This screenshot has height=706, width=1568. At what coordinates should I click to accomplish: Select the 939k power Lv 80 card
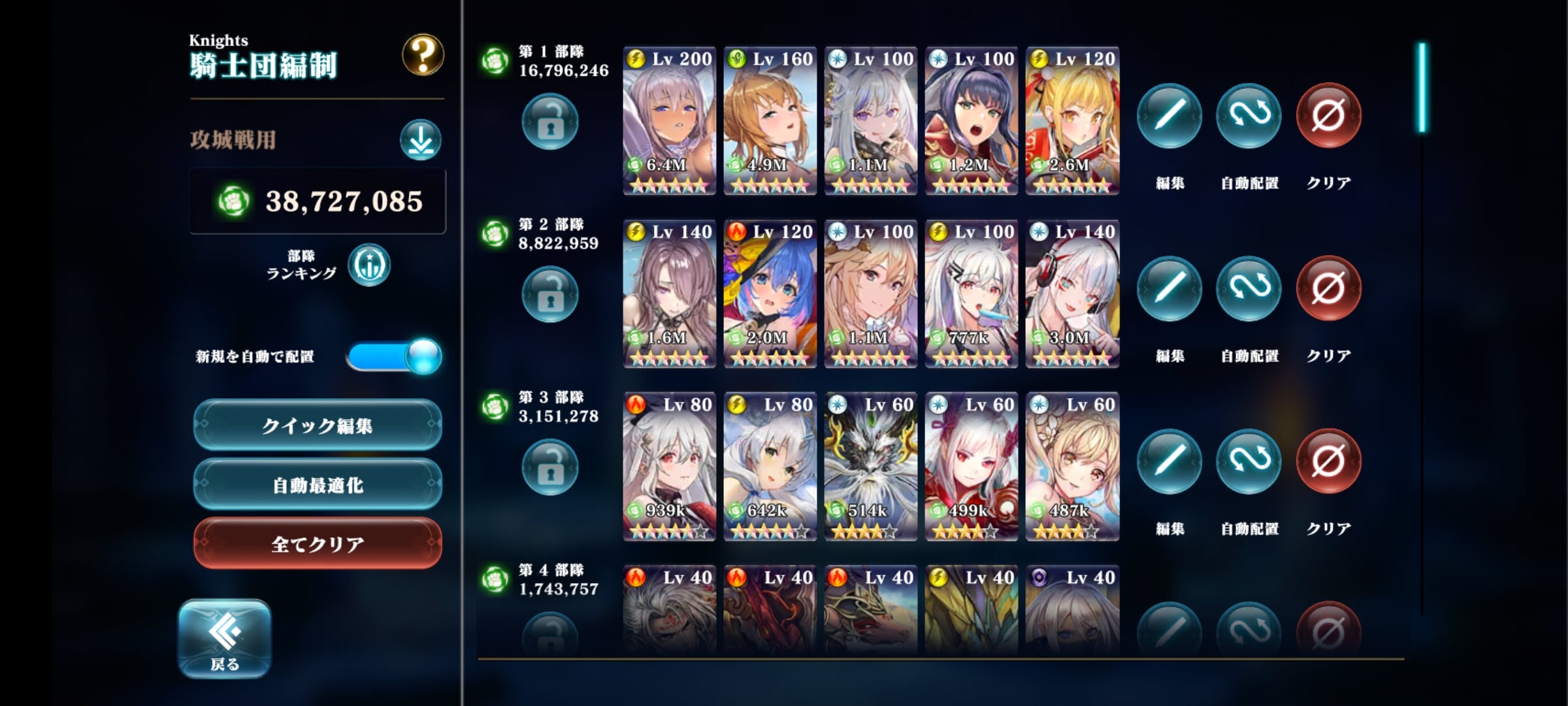pyautogui.click(x=669, y=467)
